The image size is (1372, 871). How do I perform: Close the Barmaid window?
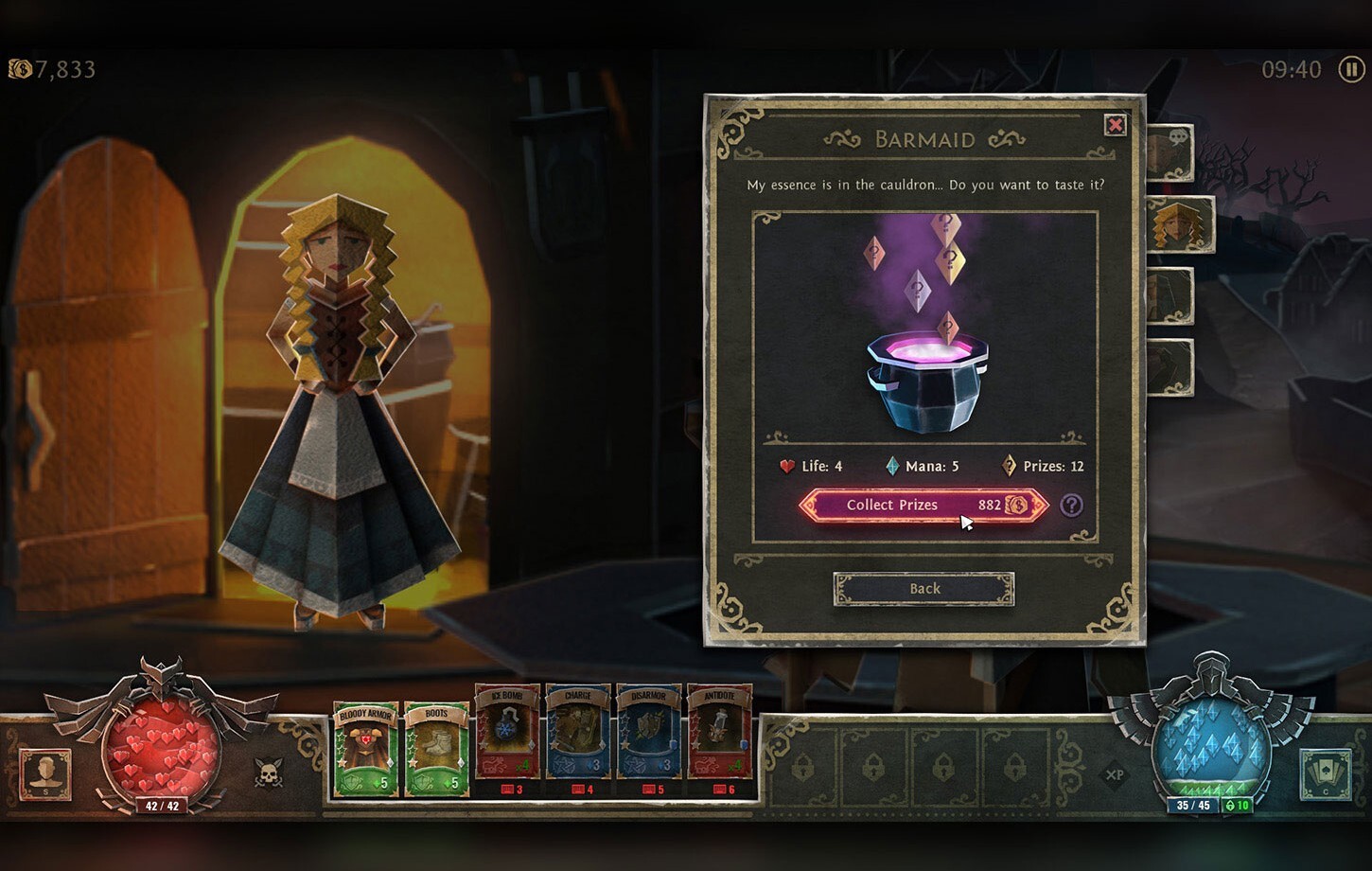tap(1115, 125)
